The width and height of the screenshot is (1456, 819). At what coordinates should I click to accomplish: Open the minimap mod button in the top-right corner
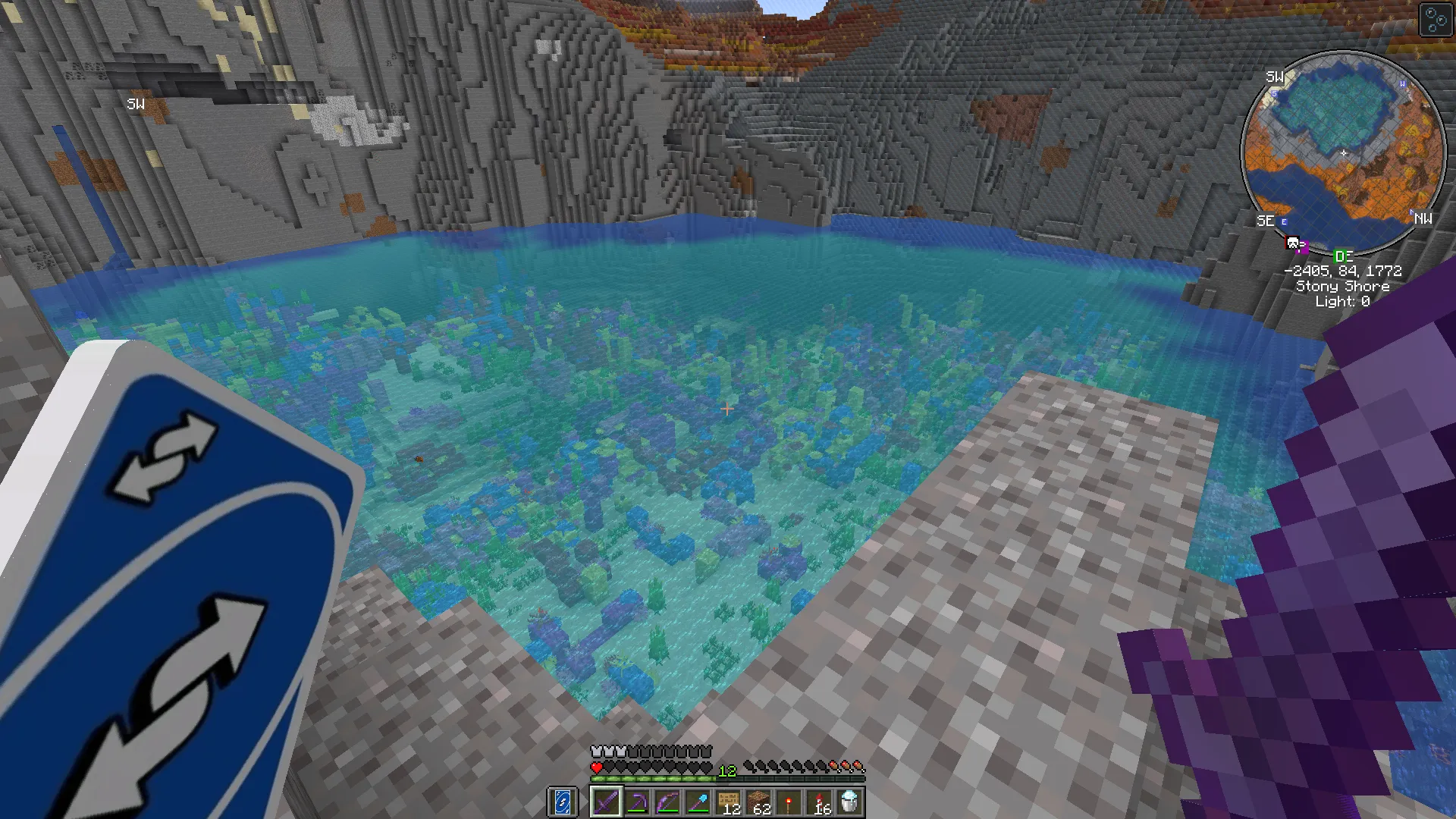(x=1436, y=19)
